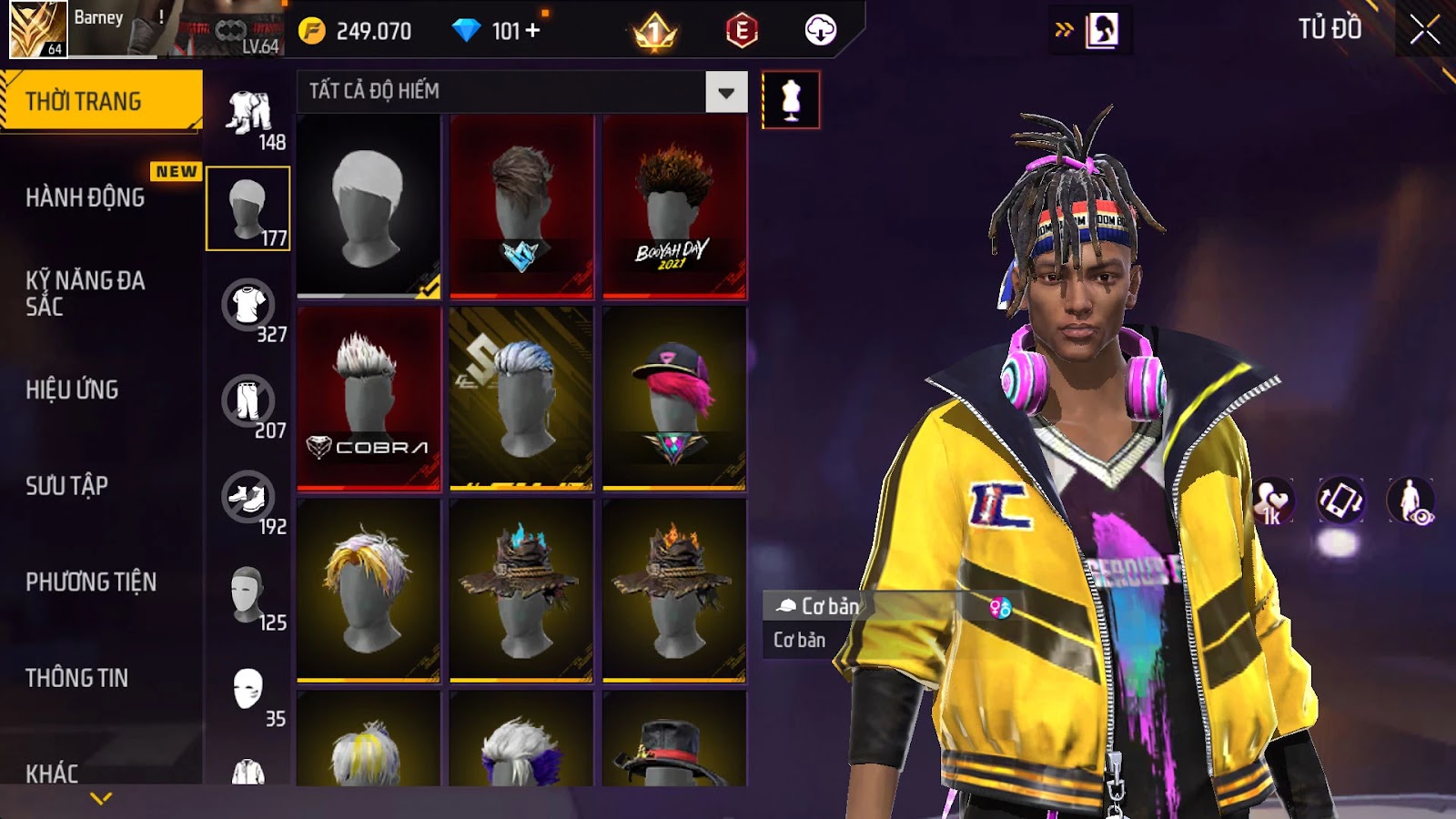The height and width of the screenshot is (819, 1456).
Task: Click the mannequin preview button
Action: coord(790,100)
